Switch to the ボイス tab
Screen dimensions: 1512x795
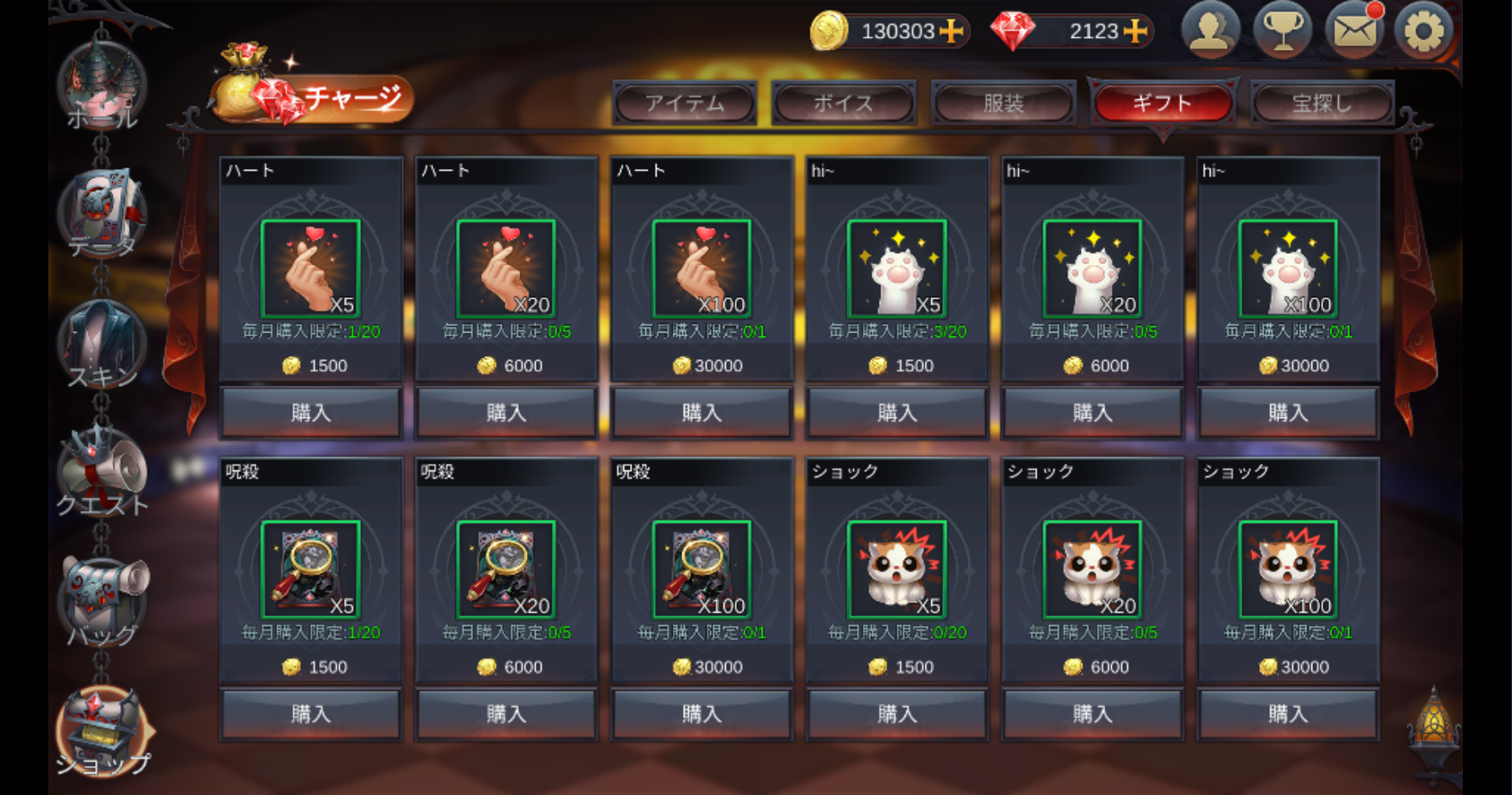click(843, 103)
